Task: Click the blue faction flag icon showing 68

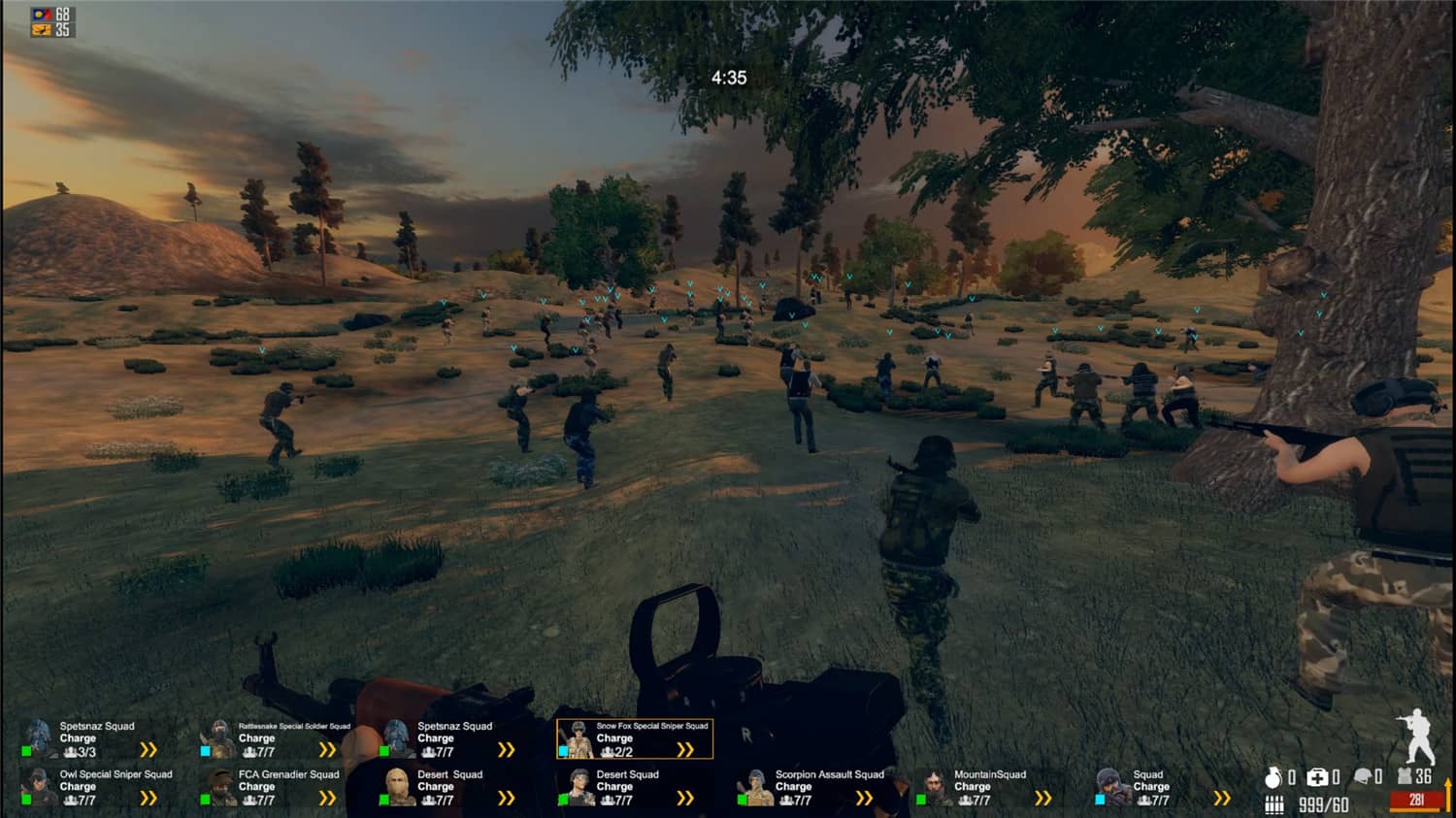Action: pos(43,15)
